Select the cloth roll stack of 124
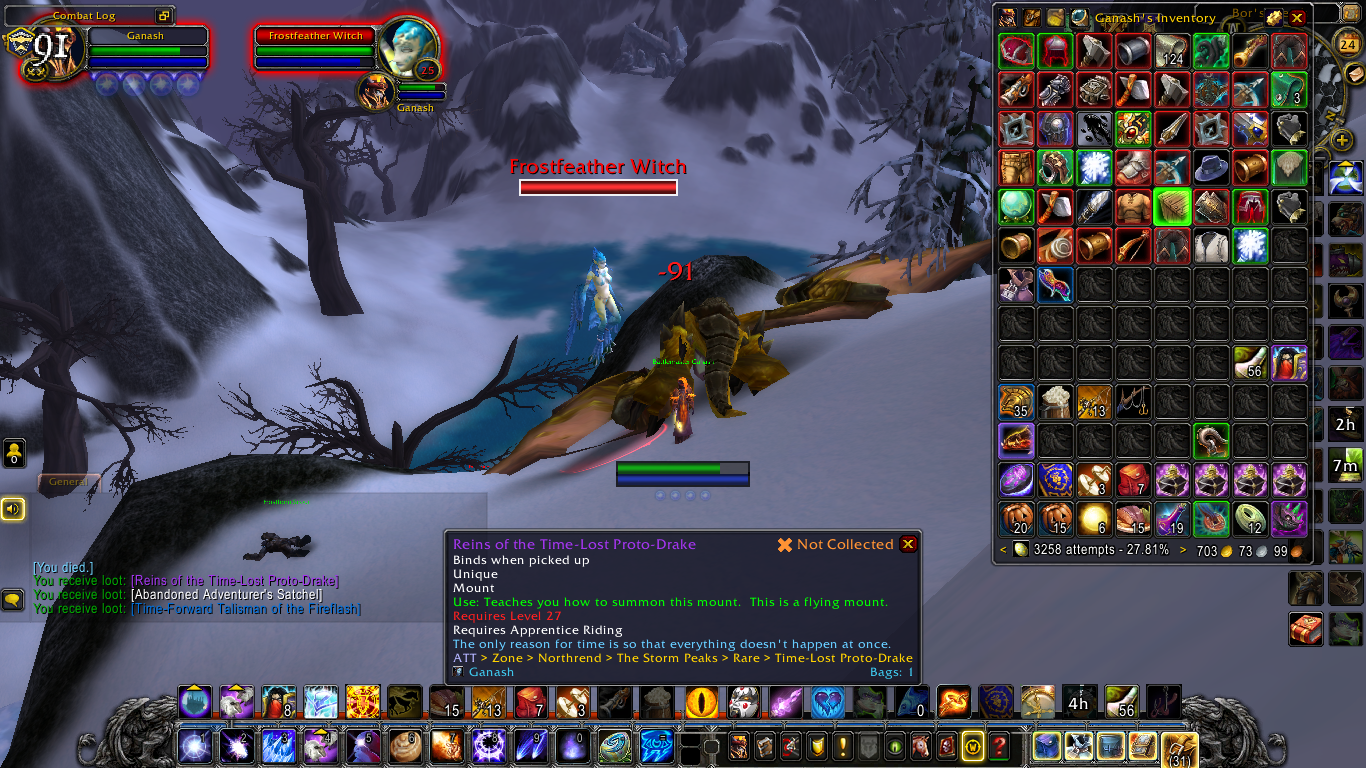The image size is (1366, 768). pos(1172,51)
